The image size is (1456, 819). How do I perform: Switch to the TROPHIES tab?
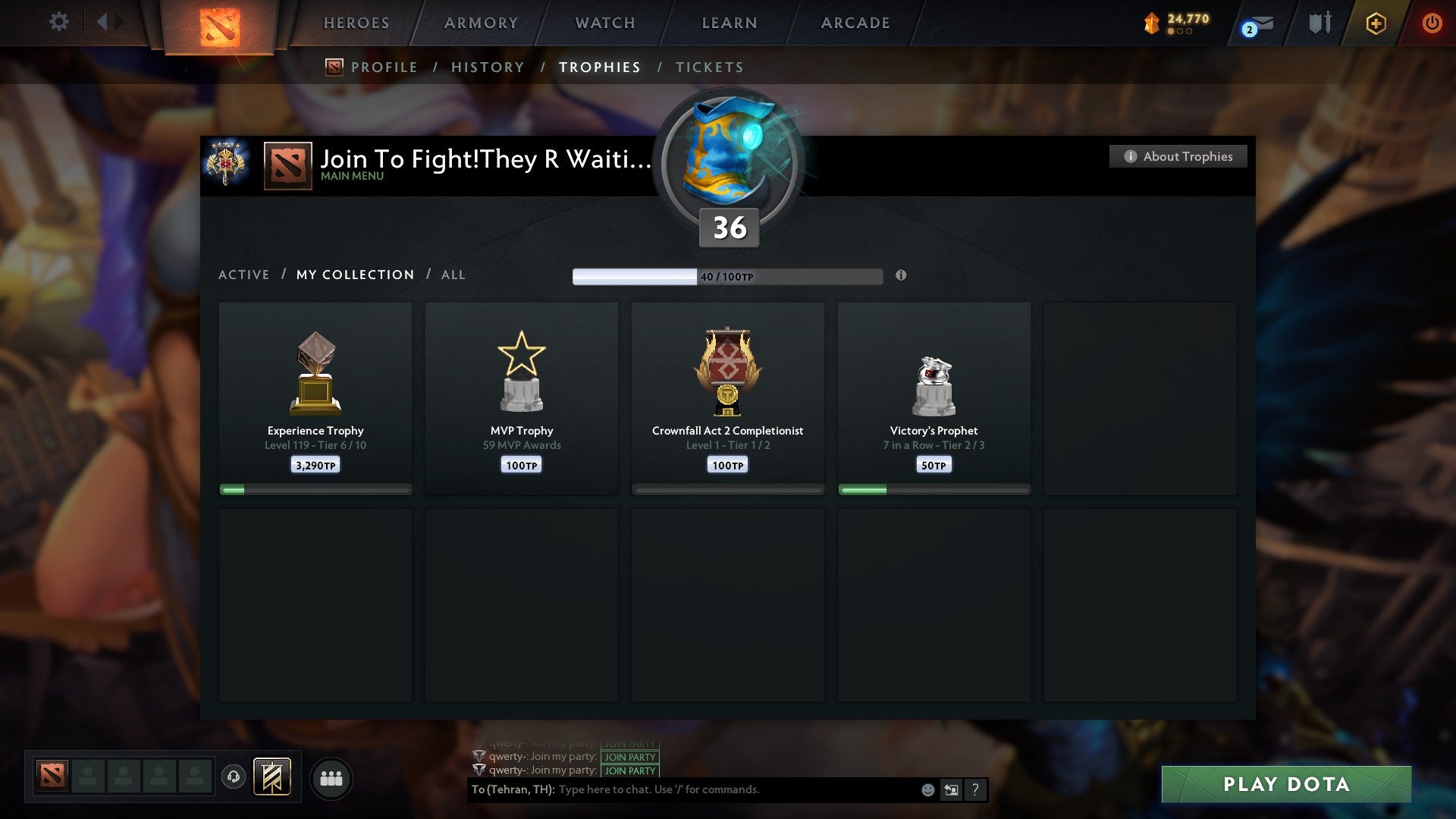[600, 67]
